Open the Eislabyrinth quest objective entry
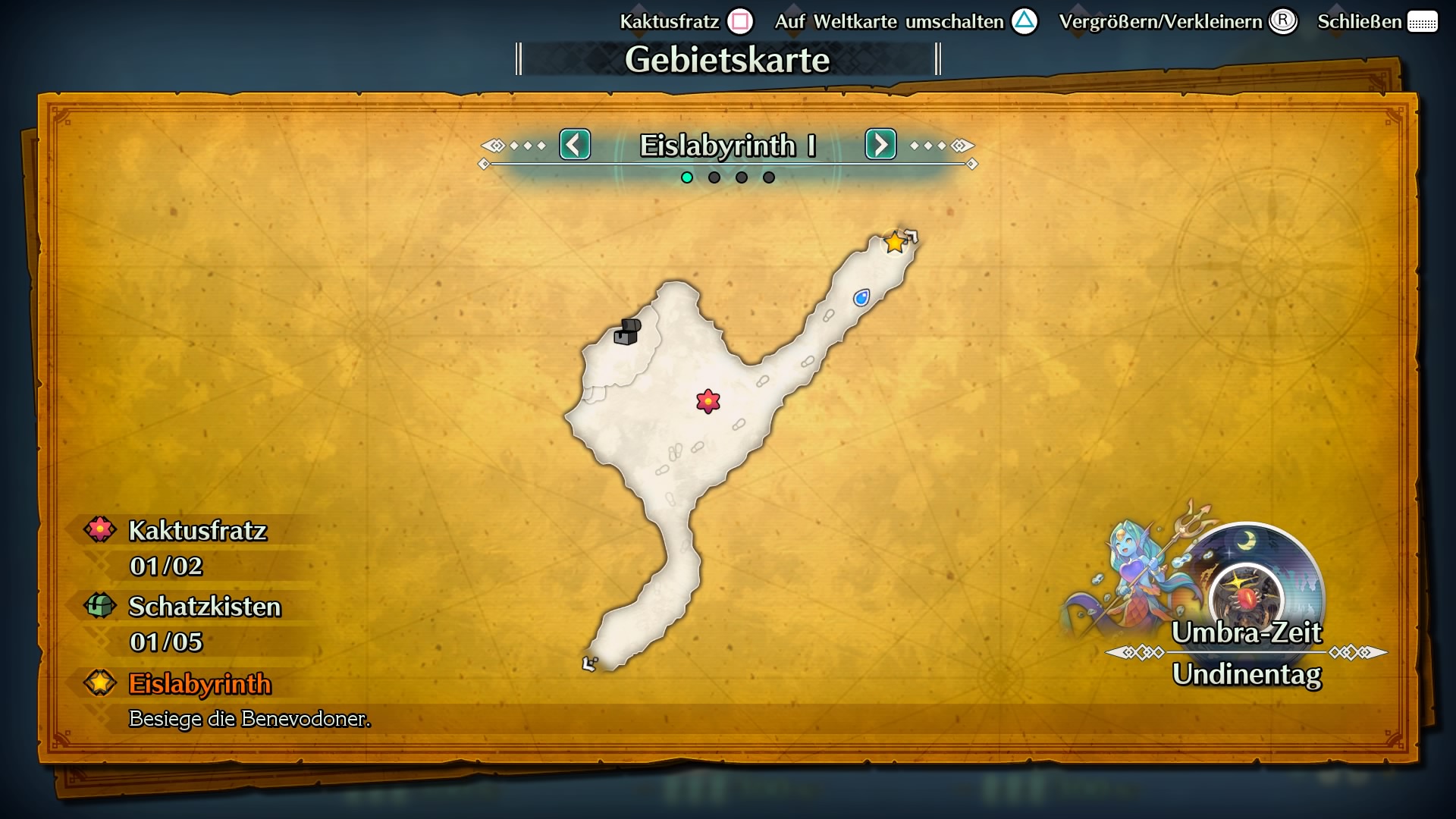This screenshot has height=819, width=1456. tap(199, 684)
